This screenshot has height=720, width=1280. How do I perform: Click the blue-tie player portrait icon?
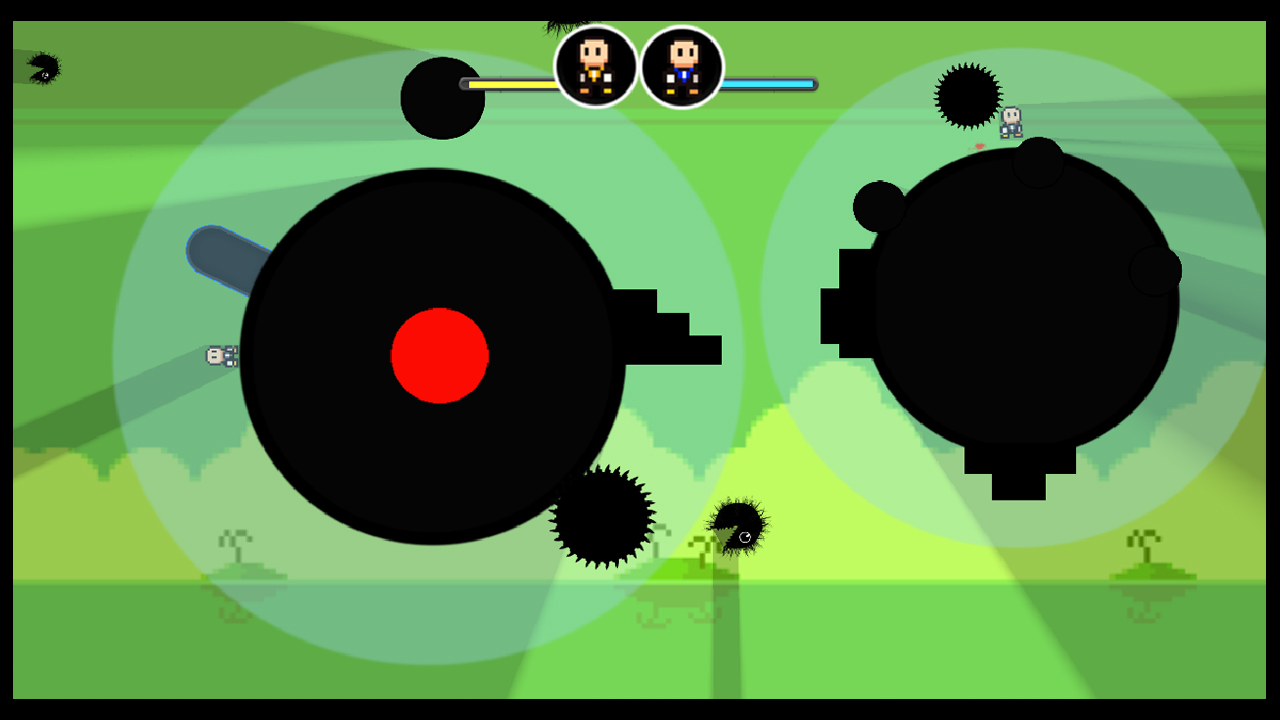[x=681, y=70]
